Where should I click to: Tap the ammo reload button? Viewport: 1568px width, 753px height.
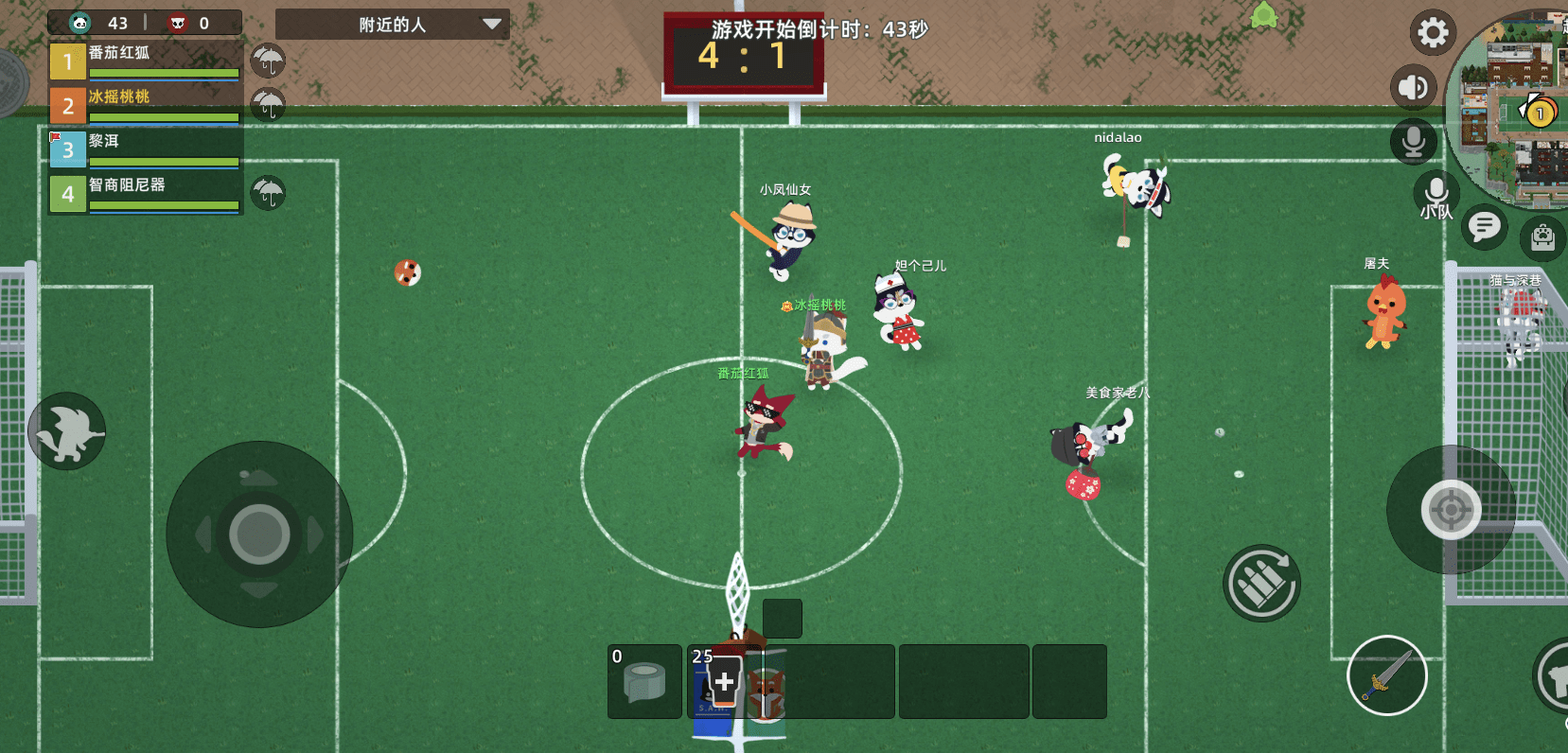pos(1261,583)
